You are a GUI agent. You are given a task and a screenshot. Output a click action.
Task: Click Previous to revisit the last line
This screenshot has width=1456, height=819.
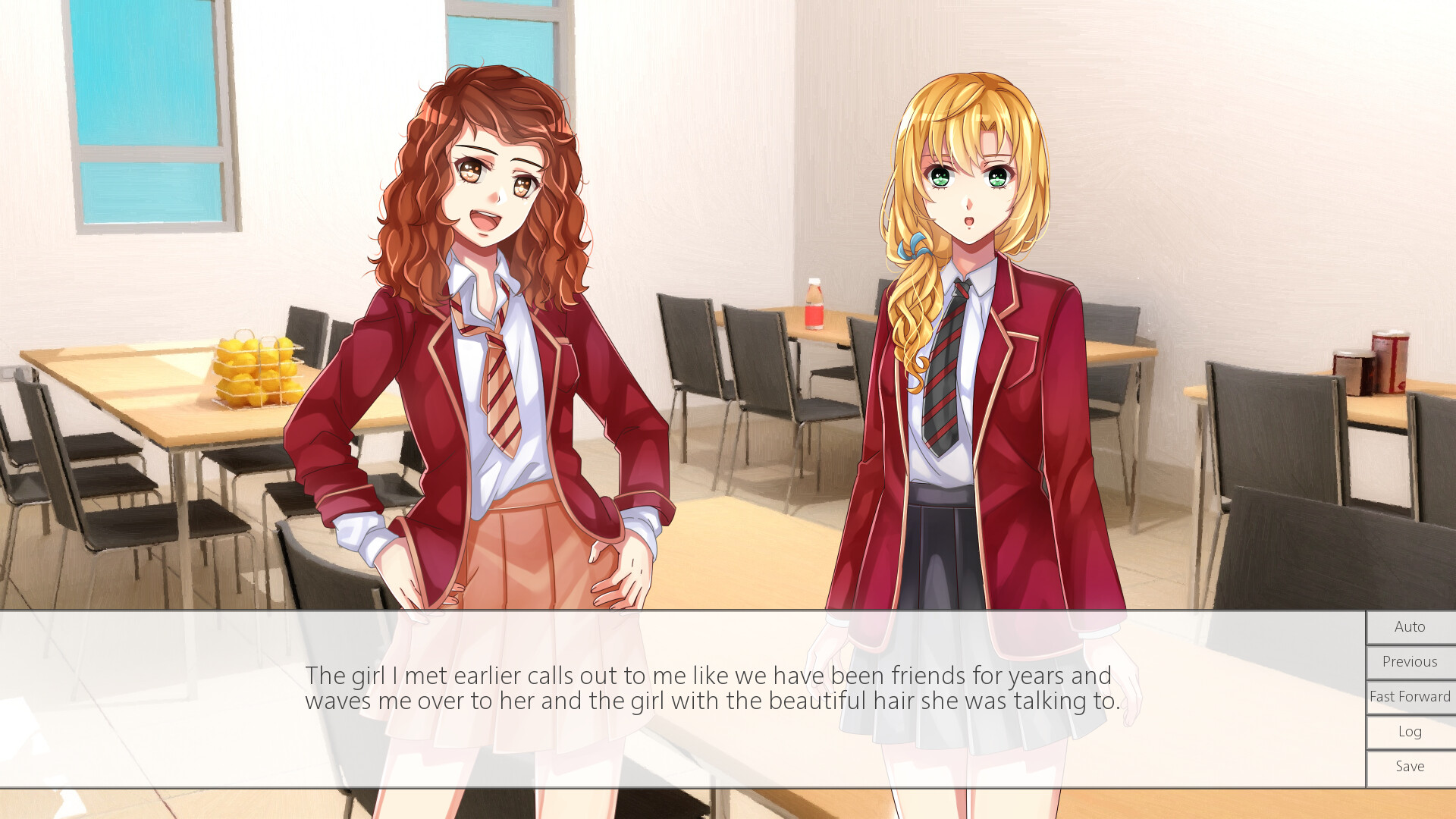click(1409, 661)
